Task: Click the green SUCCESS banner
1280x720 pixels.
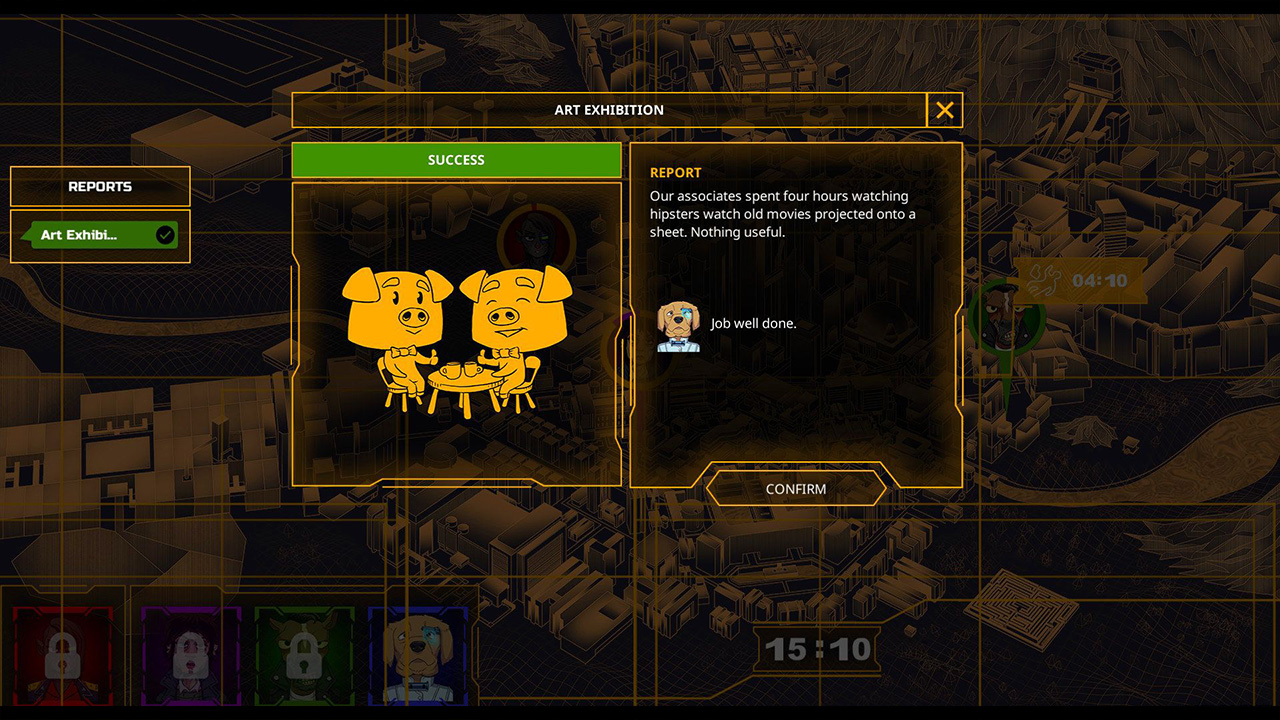Action: [456, 159]
